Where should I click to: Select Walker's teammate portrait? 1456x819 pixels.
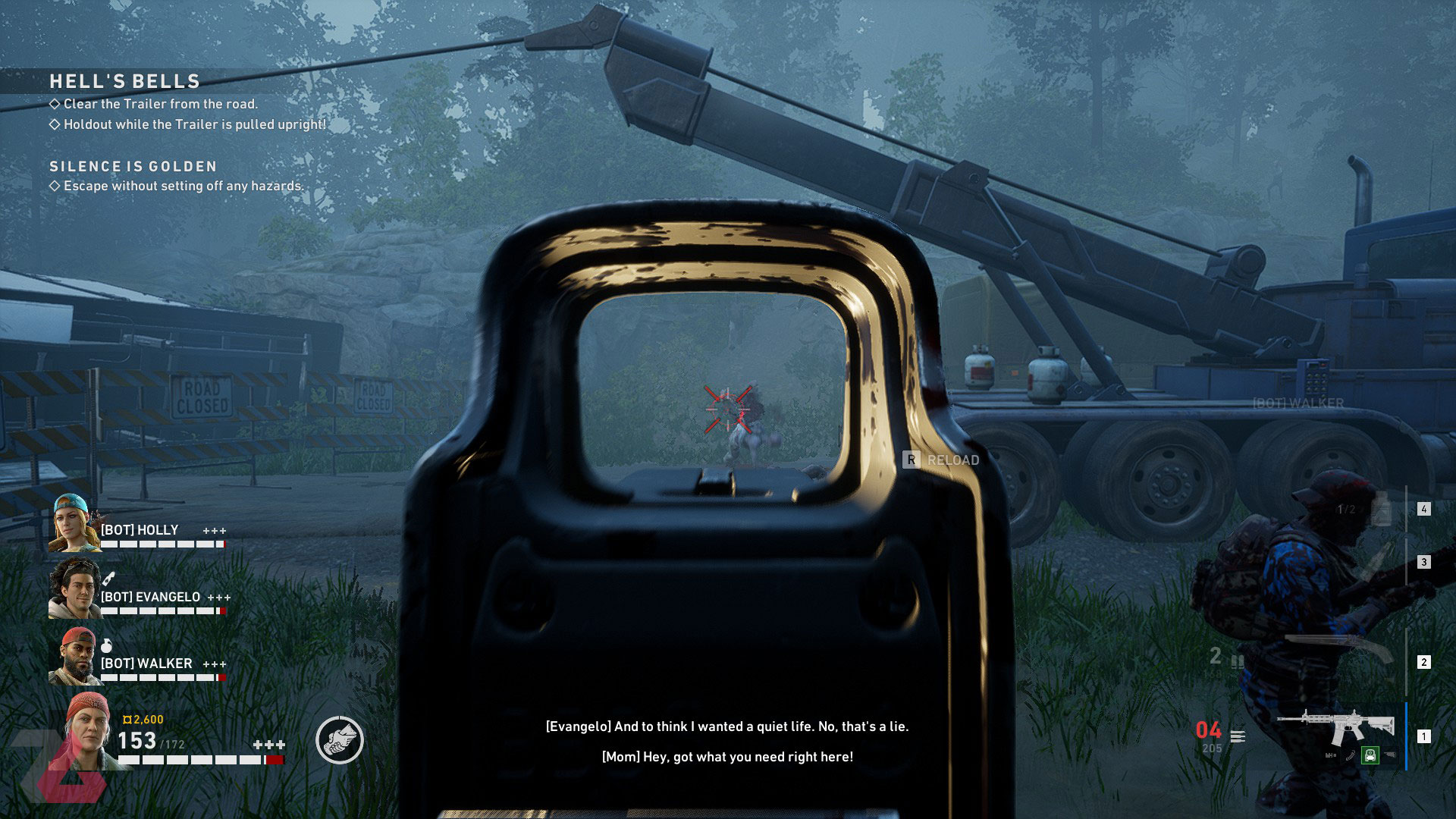[x=74, y=657]
